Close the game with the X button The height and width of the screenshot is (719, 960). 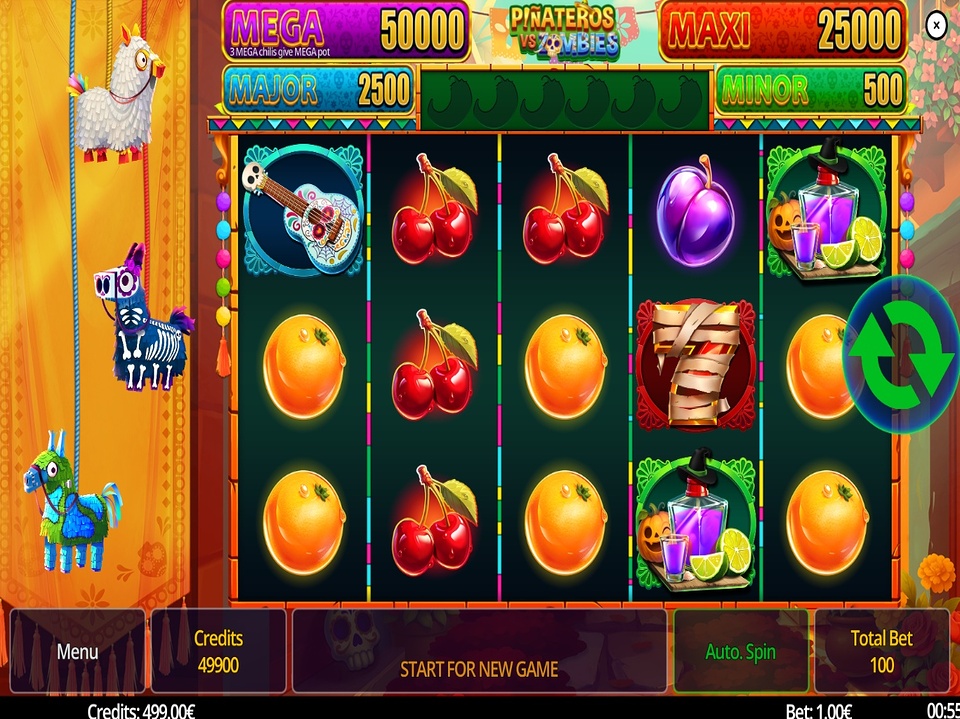pos(936,26)
